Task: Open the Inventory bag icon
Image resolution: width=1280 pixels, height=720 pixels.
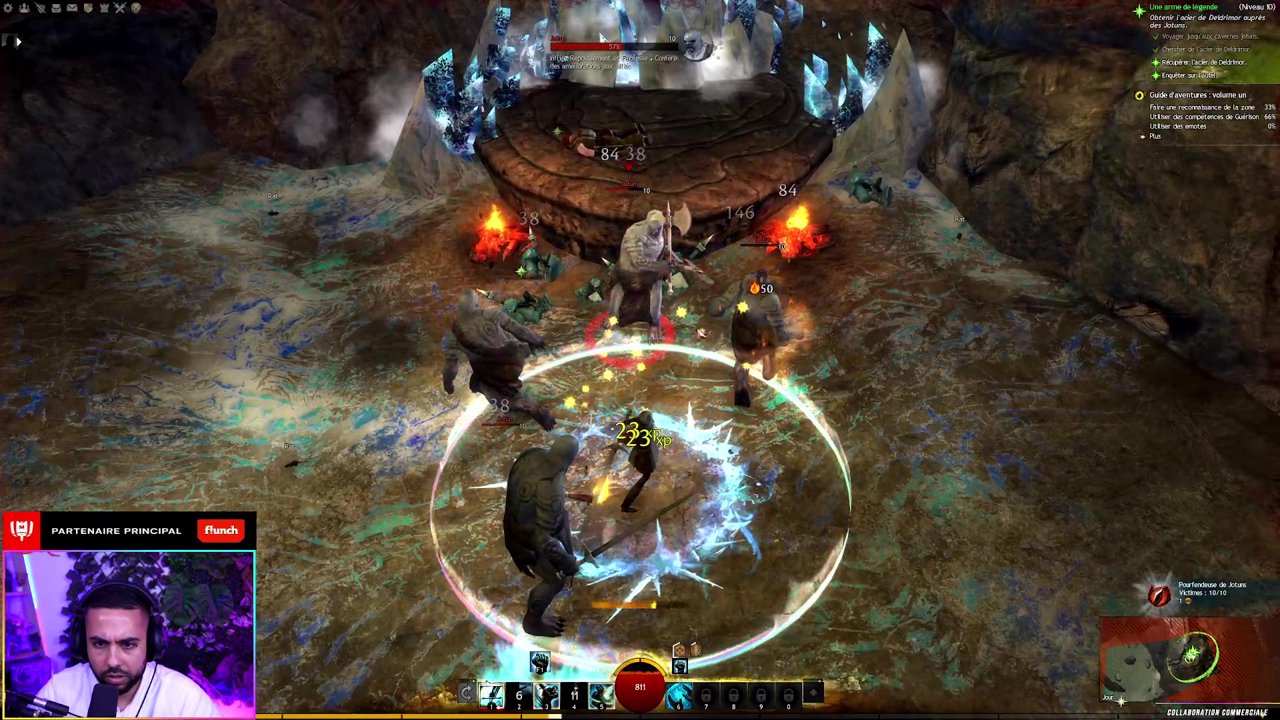Action: point(56,8)
